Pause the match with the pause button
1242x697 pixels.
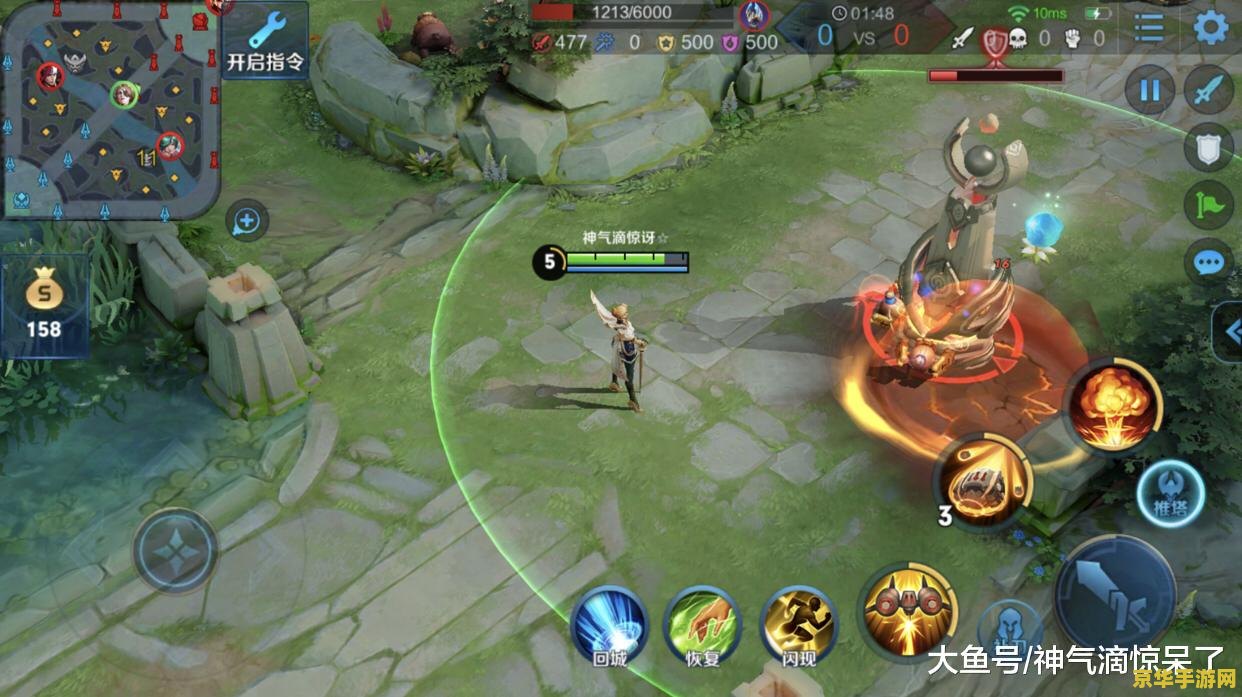point(1150,91)
